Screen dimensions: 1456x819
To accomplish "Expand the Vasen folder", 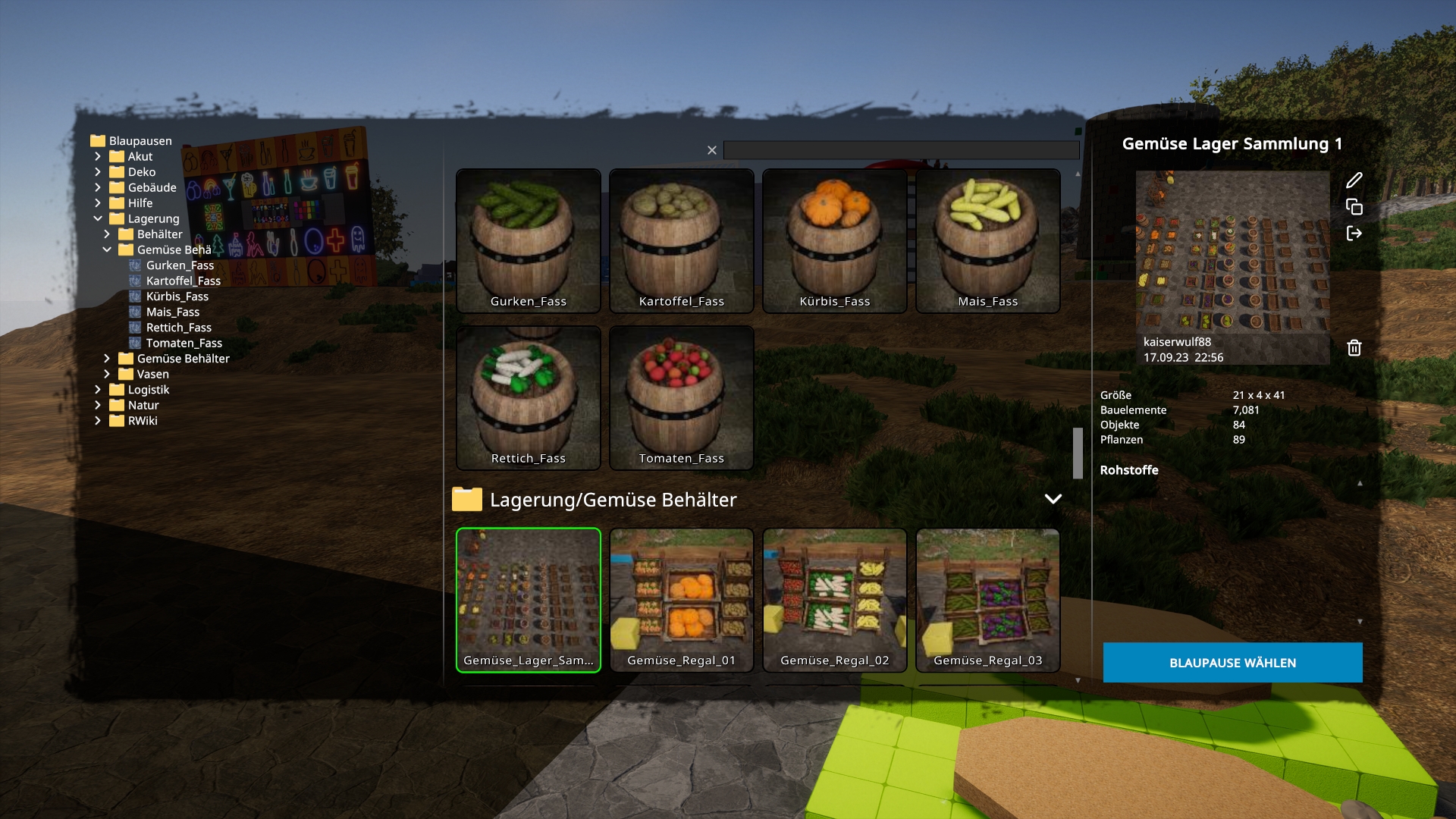I will click(x=107, y=375).
